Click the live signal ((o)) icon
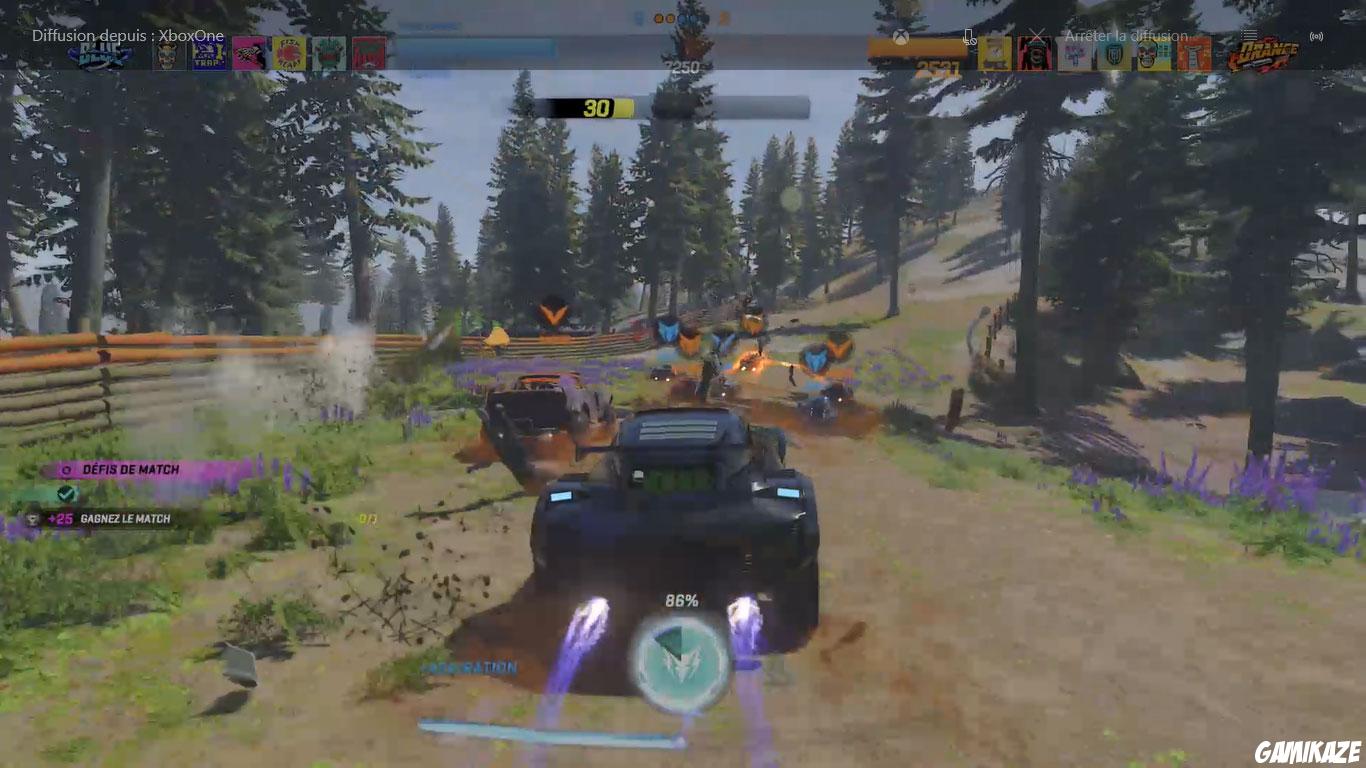The height and width of the screenshot is (768, 1366). pyautogui.click(x=1316, y=37)
